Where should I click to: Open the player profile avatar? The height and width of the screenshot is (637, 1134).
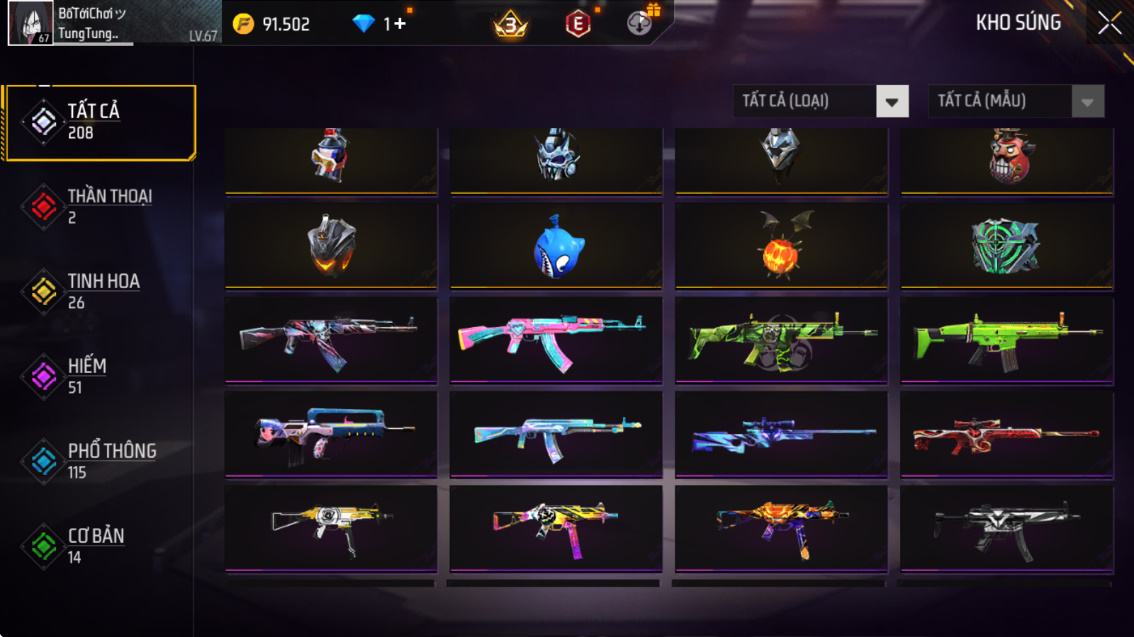[30, 24]
